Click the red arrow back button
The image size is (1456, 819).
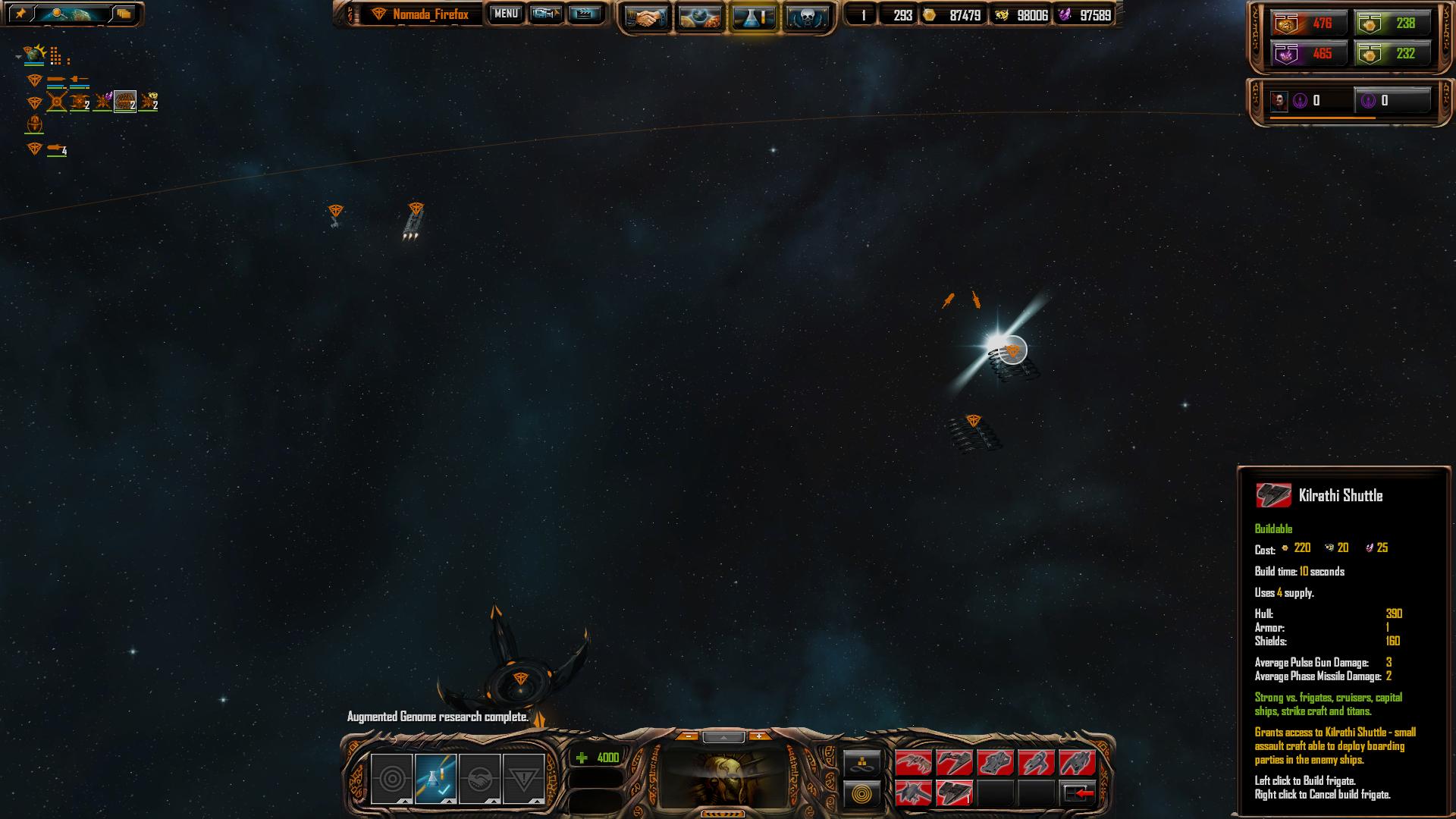[1078, 793]
